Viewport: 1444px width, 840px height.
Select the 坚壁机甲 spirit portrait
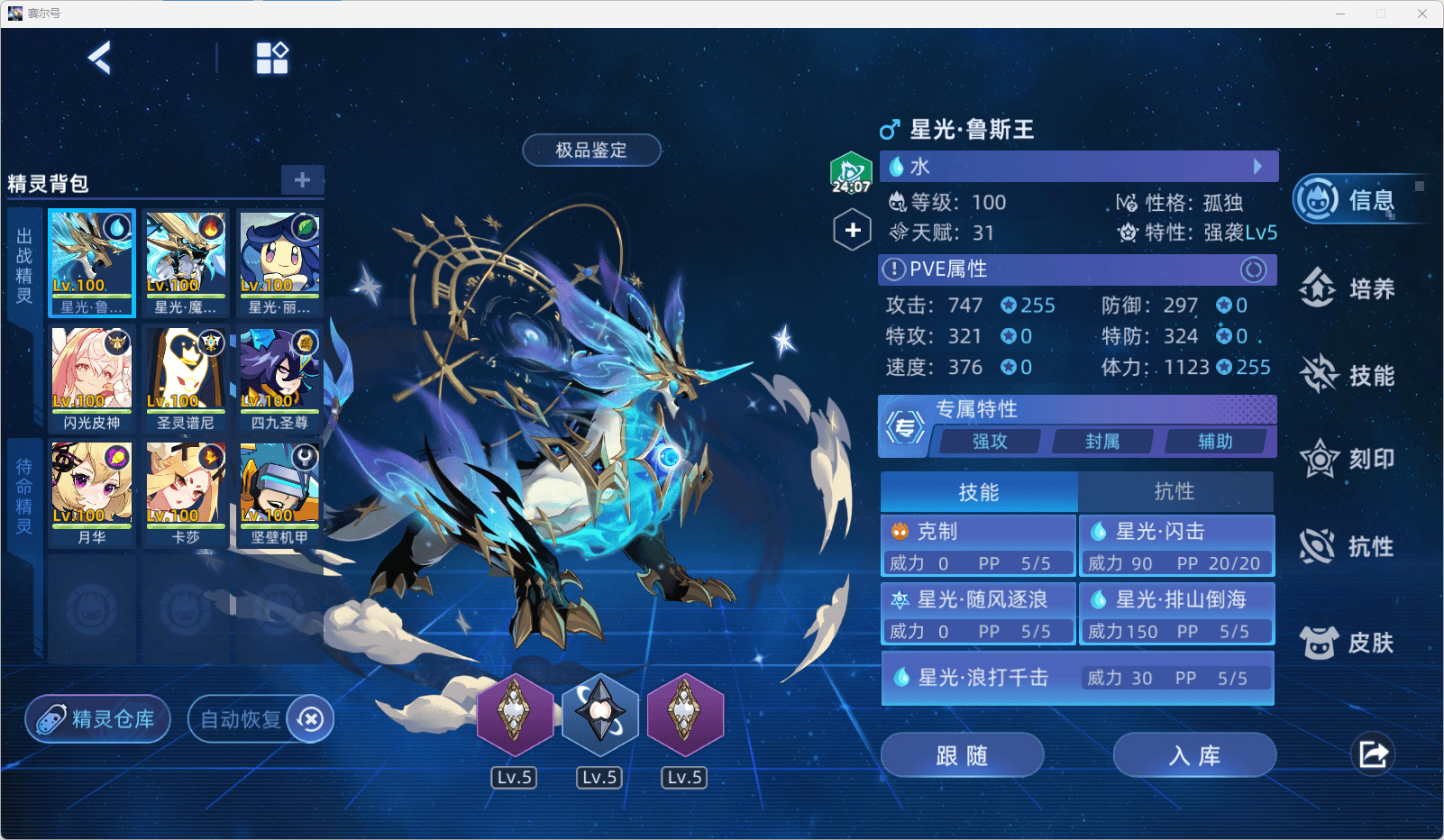coord(279,493)
